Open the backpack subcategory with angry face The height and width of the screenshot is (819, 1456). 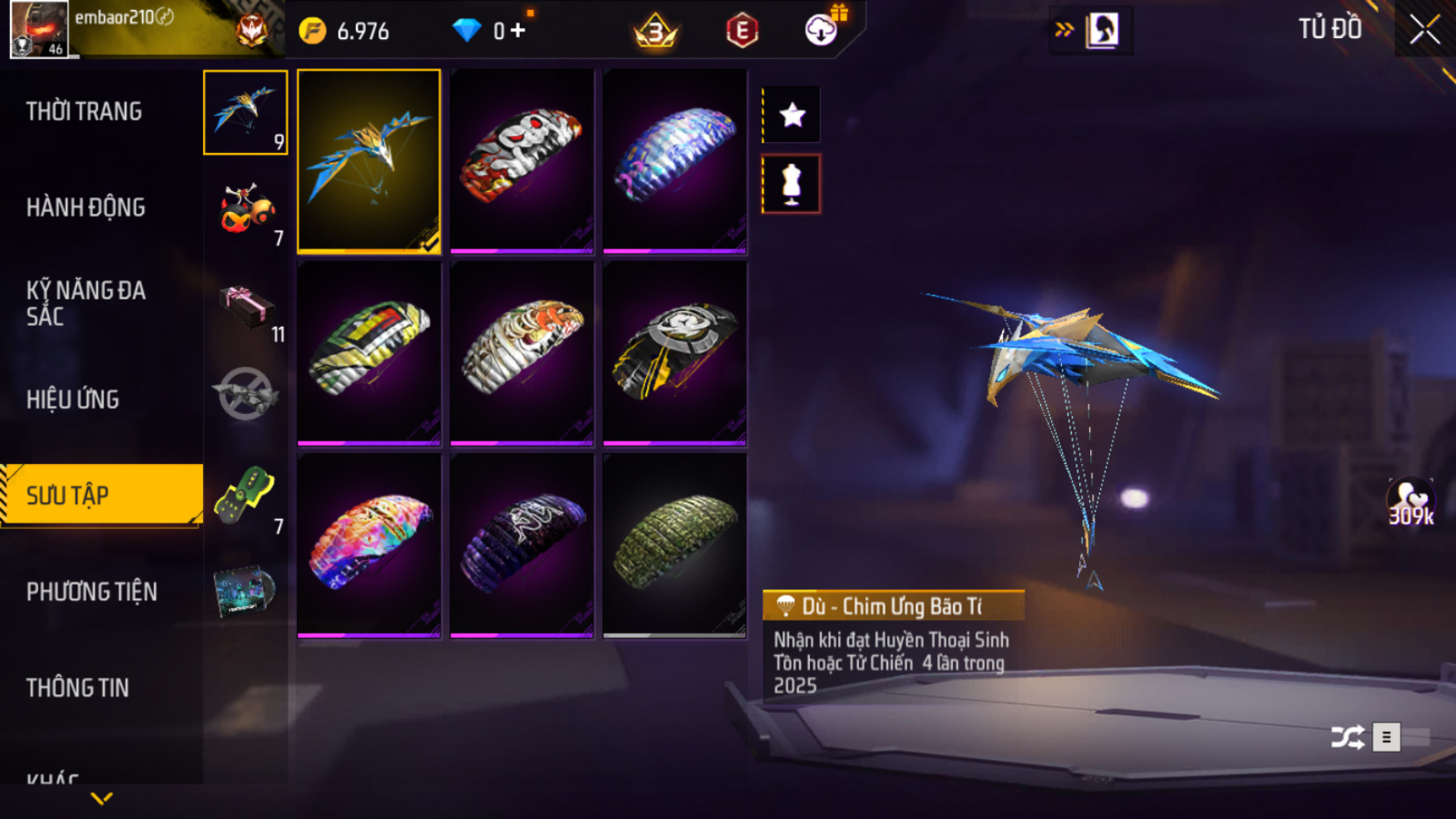point(246,209)
